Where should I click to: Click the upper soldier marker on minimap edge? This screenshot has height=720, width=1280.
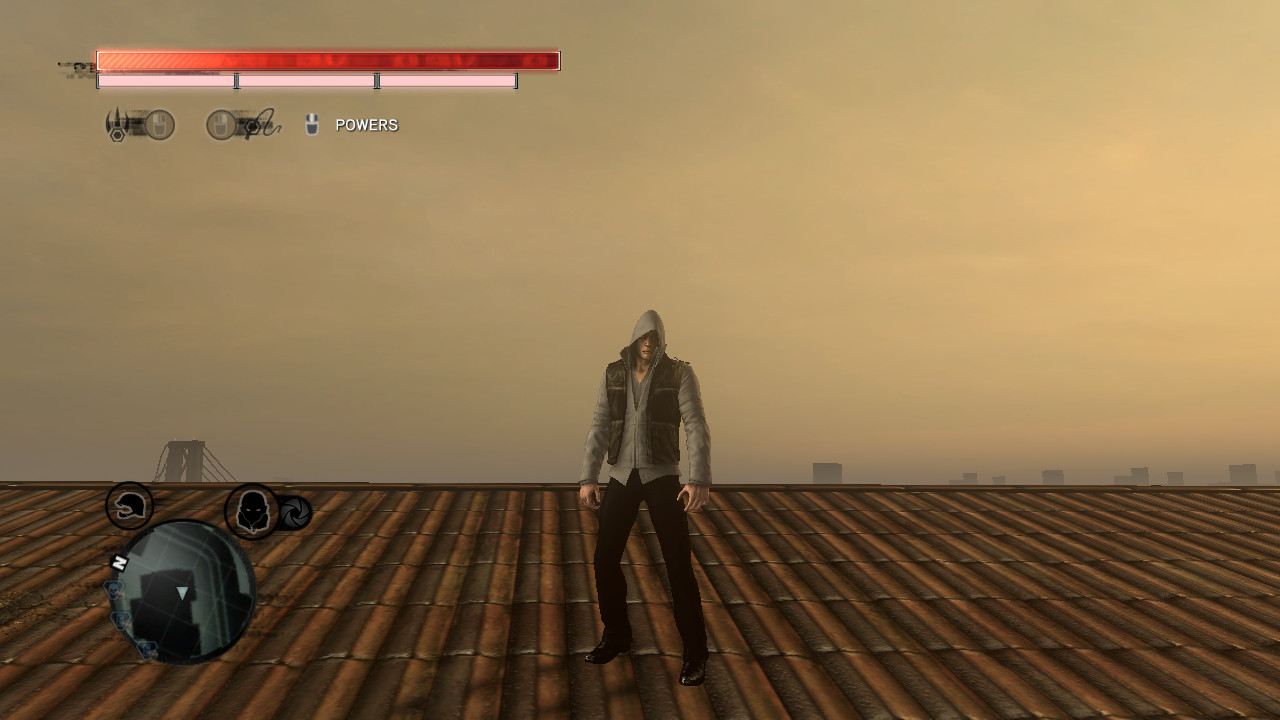121,620
